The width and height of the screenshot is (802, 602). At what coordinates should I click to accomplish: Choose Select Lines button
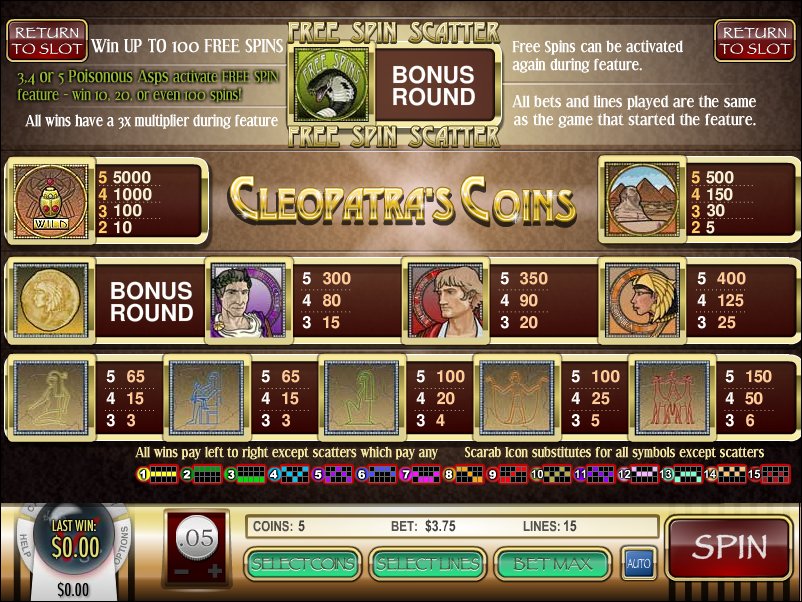click(x=427, y=564)
